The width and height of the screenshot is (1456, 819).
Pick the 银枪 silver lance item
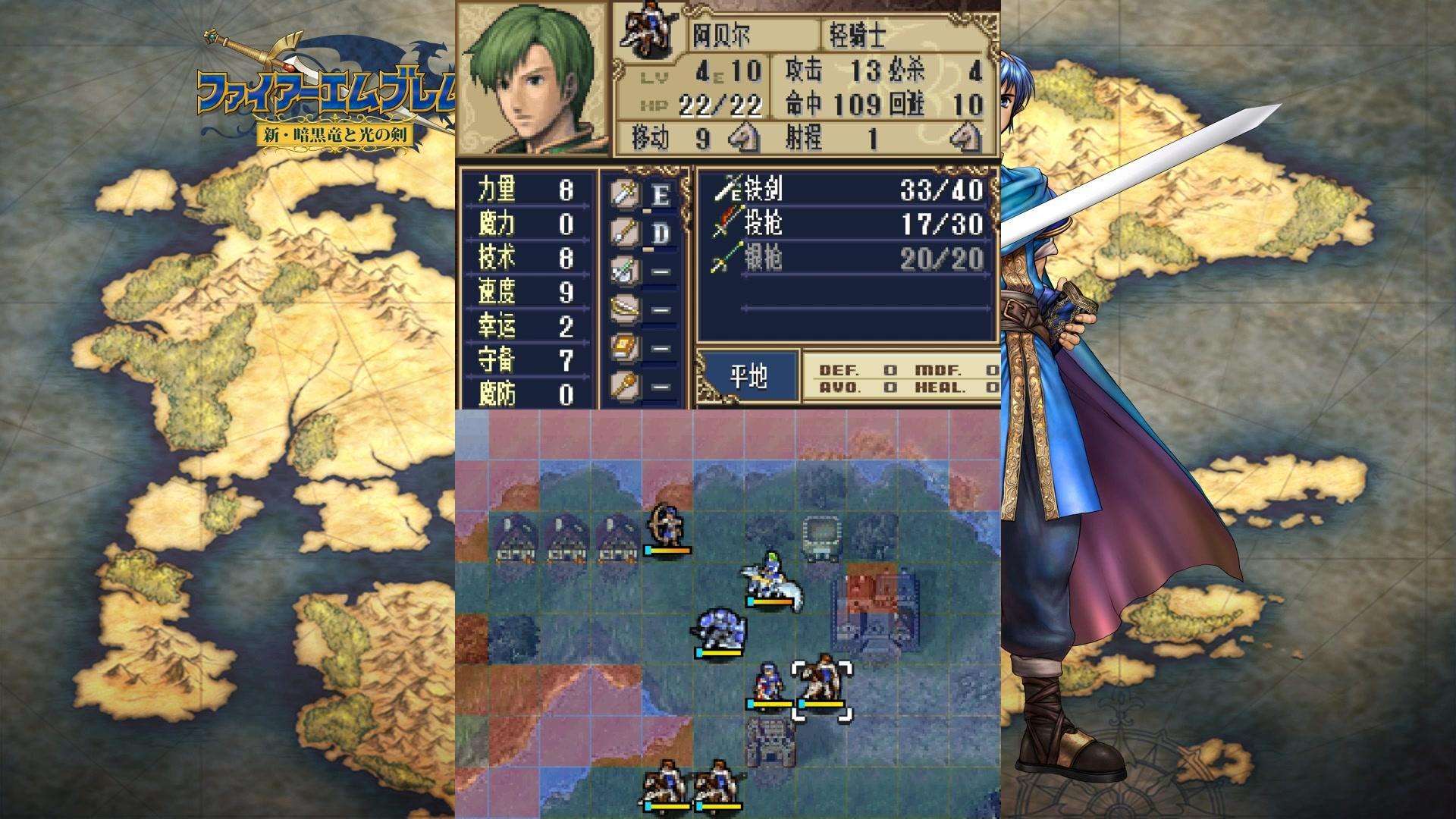848,259
